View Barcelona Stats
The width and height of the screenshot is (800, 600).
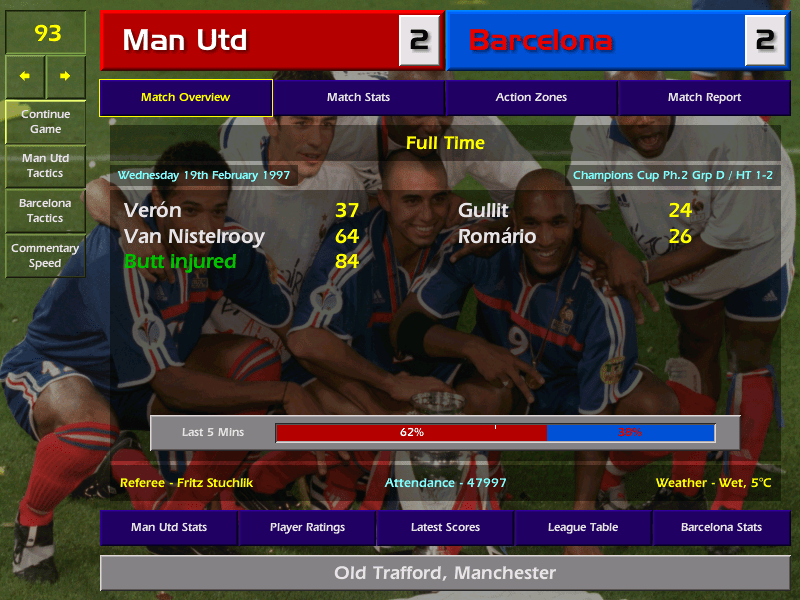[721, 527]
